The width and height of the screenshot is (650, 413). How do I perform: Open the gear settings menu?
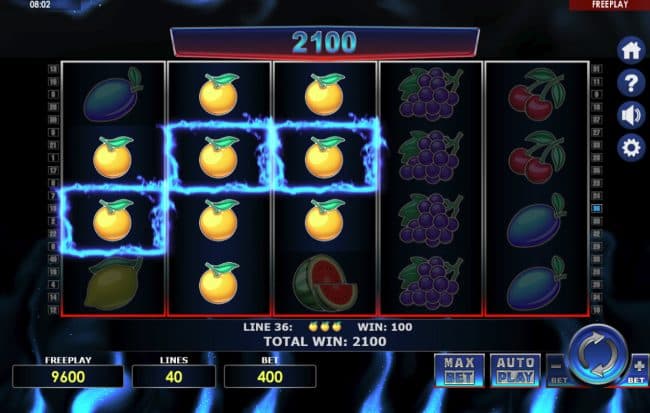pyautogui.click(x=631, y=148)
